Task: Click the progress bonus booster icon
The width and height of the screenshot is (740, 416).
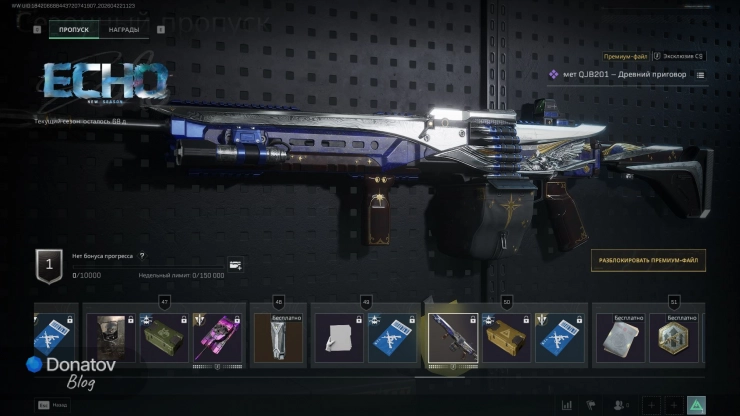Action: click(x=235, y=265)
